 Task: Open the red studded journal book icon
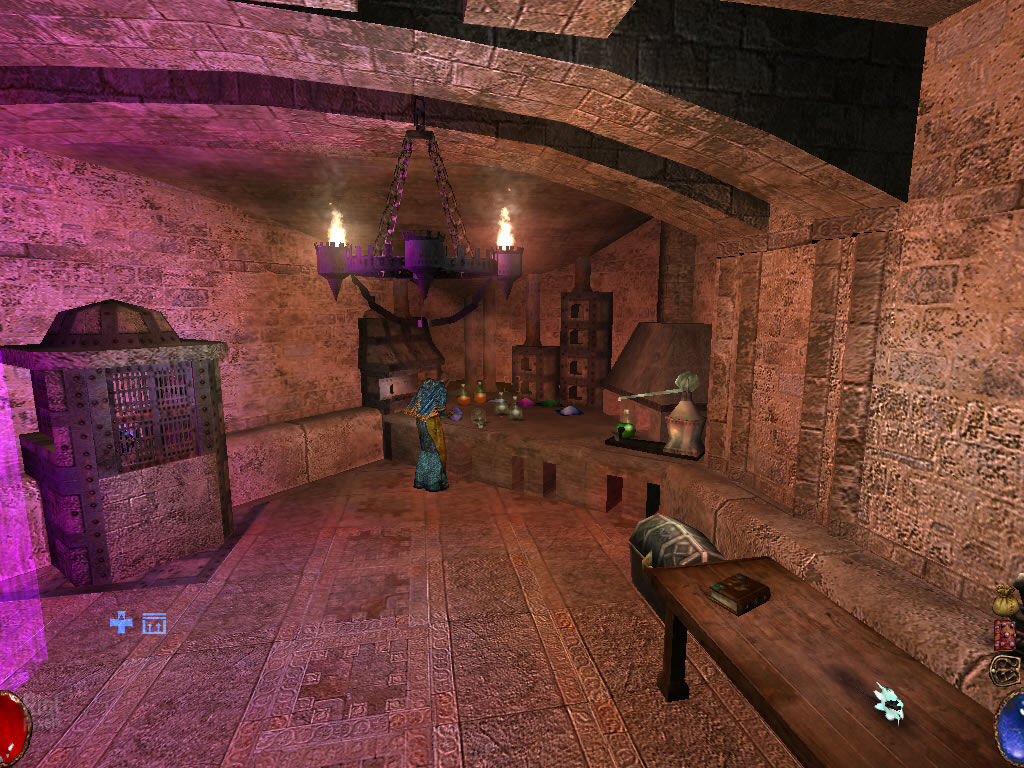[x=1005, y=634]
